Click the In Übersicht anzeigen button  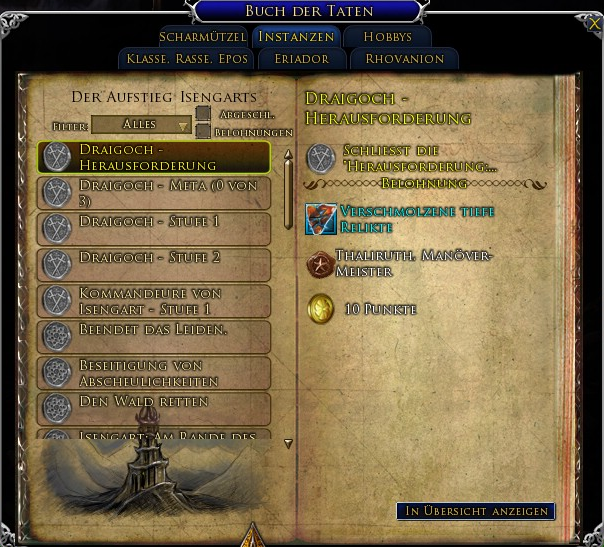tap(476, 511)
